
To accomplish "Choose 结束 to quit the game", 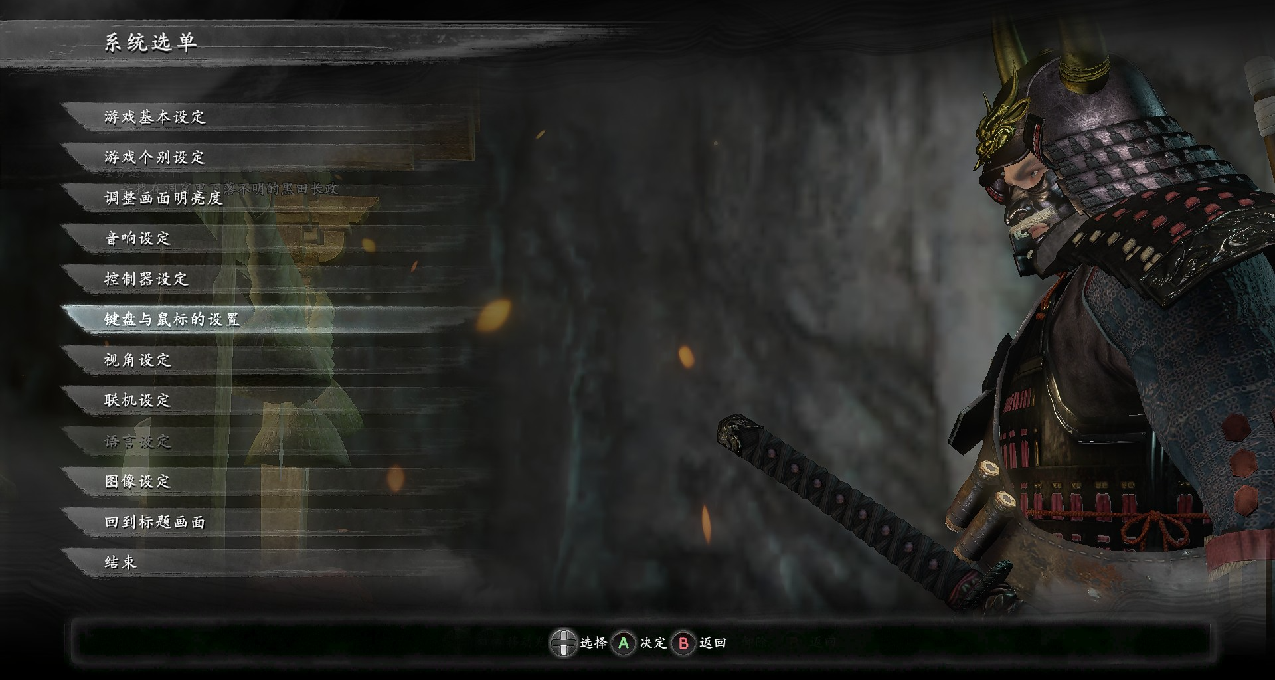I will [120, 562].
